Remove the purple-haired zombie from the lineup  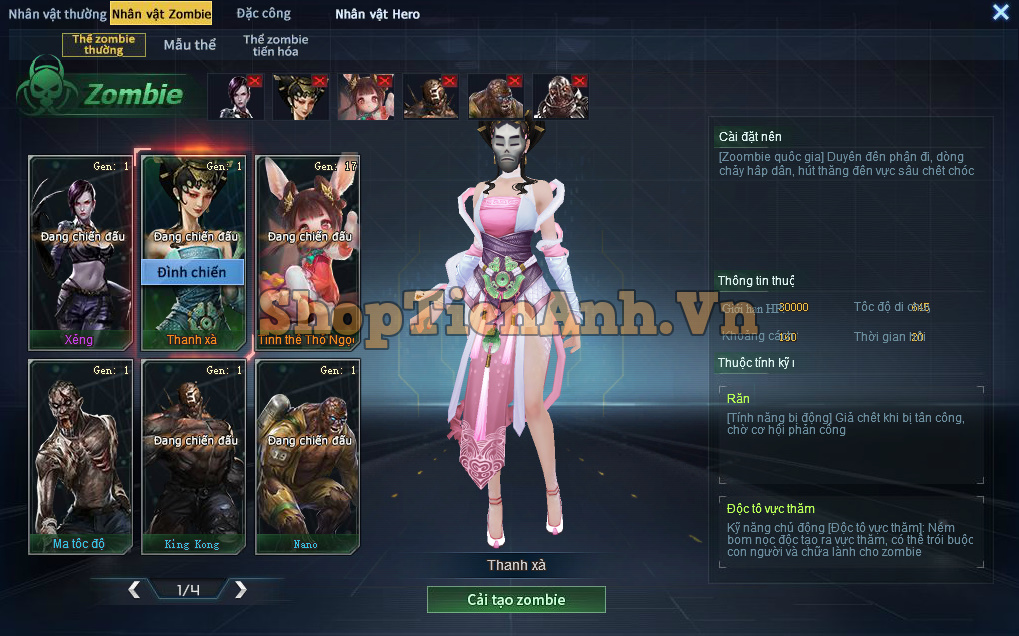[x=255, y=81]
